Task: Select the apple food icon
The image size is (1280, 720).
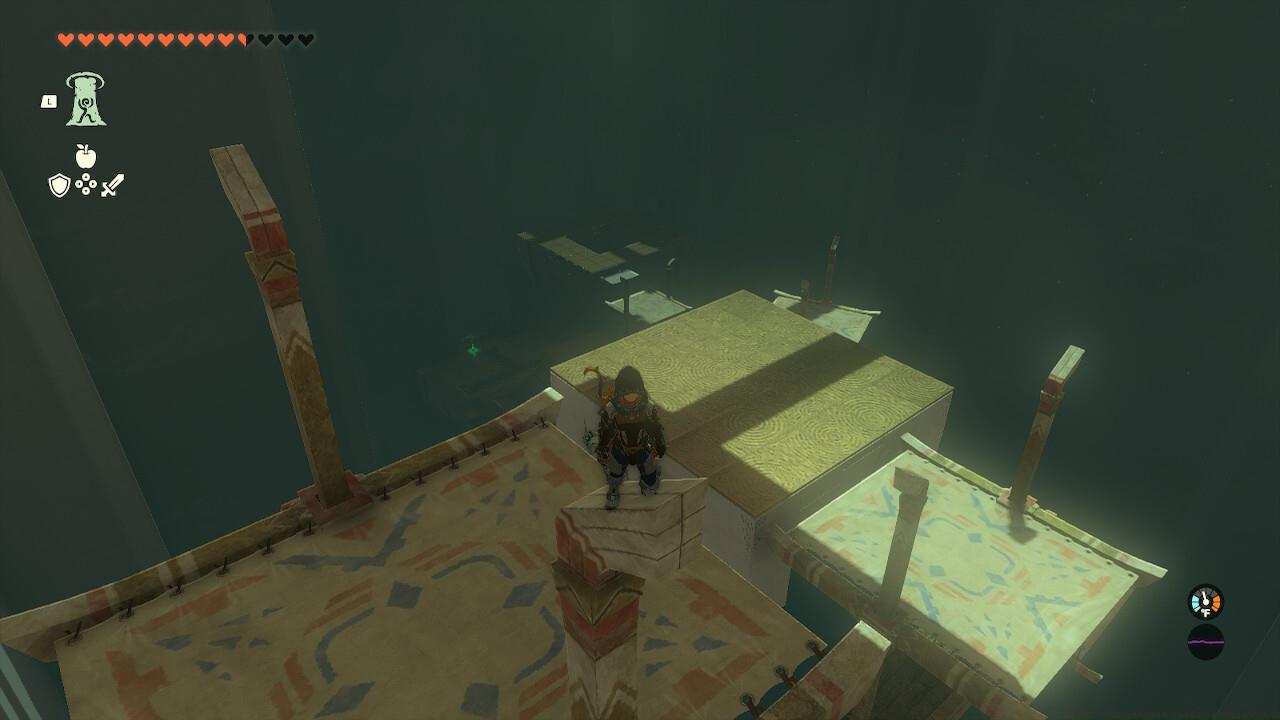Action: [x=87, y=156]
